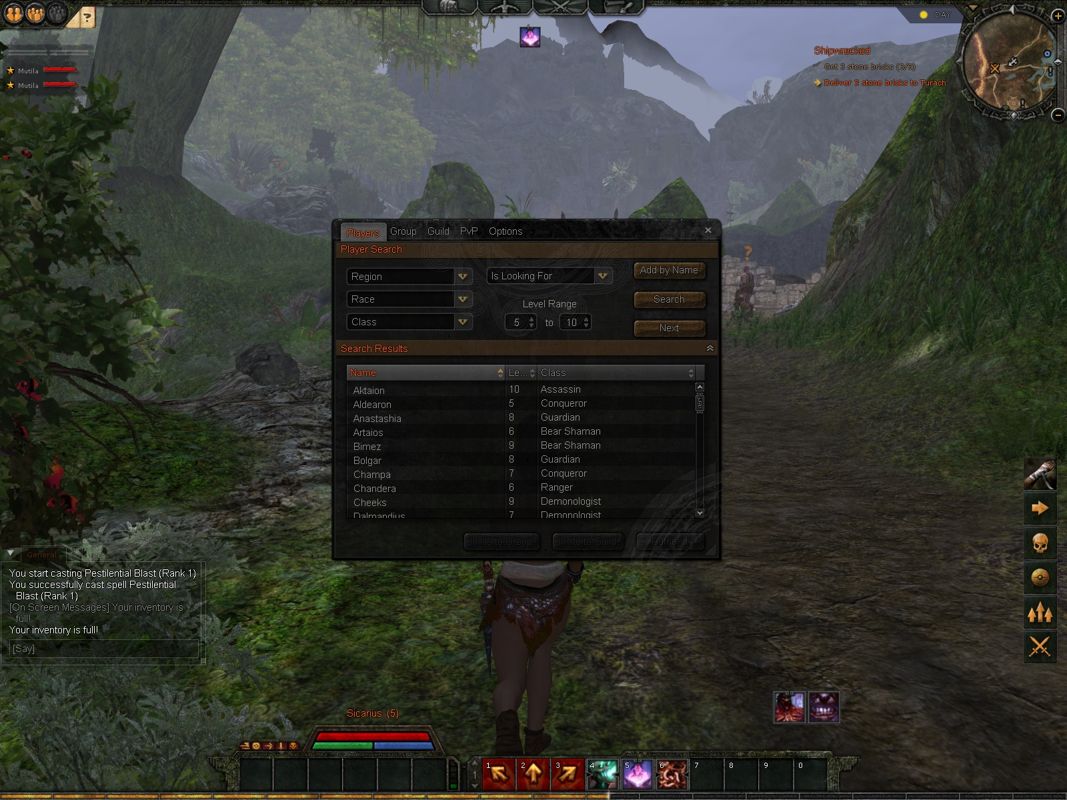
Task: Click the skull icon on right sidebar
Action: pos(1040,543)
